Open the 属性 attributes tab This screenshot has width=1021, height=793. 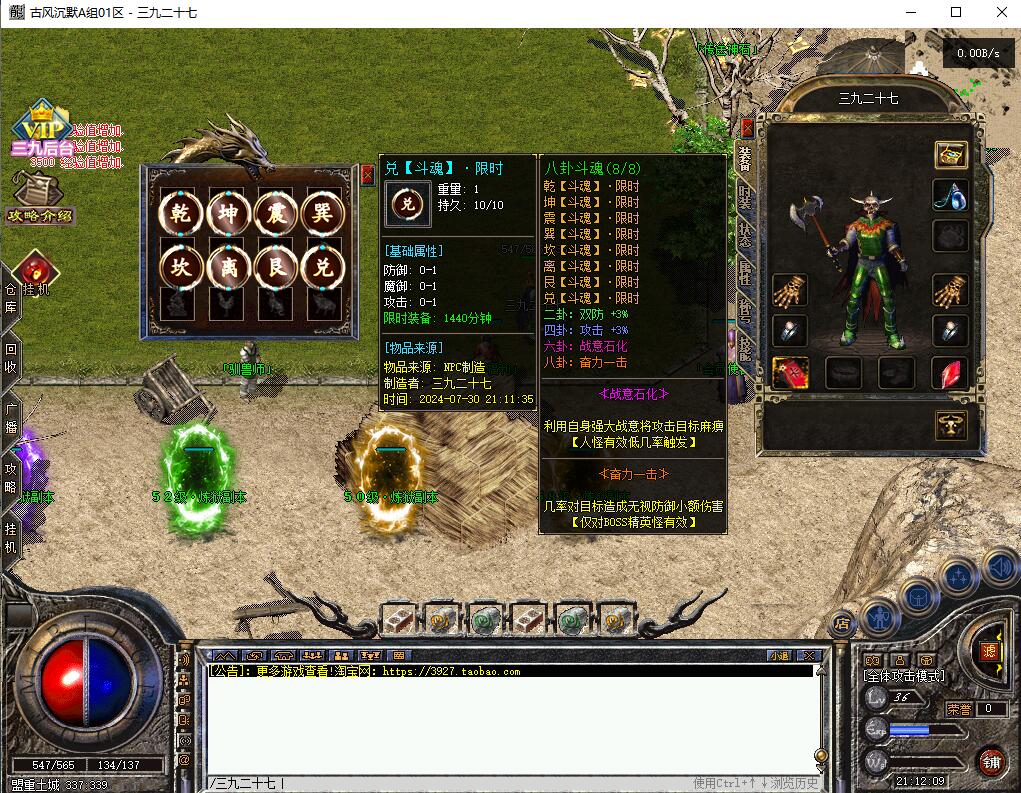pyautogui.click(x=745, y=272)
